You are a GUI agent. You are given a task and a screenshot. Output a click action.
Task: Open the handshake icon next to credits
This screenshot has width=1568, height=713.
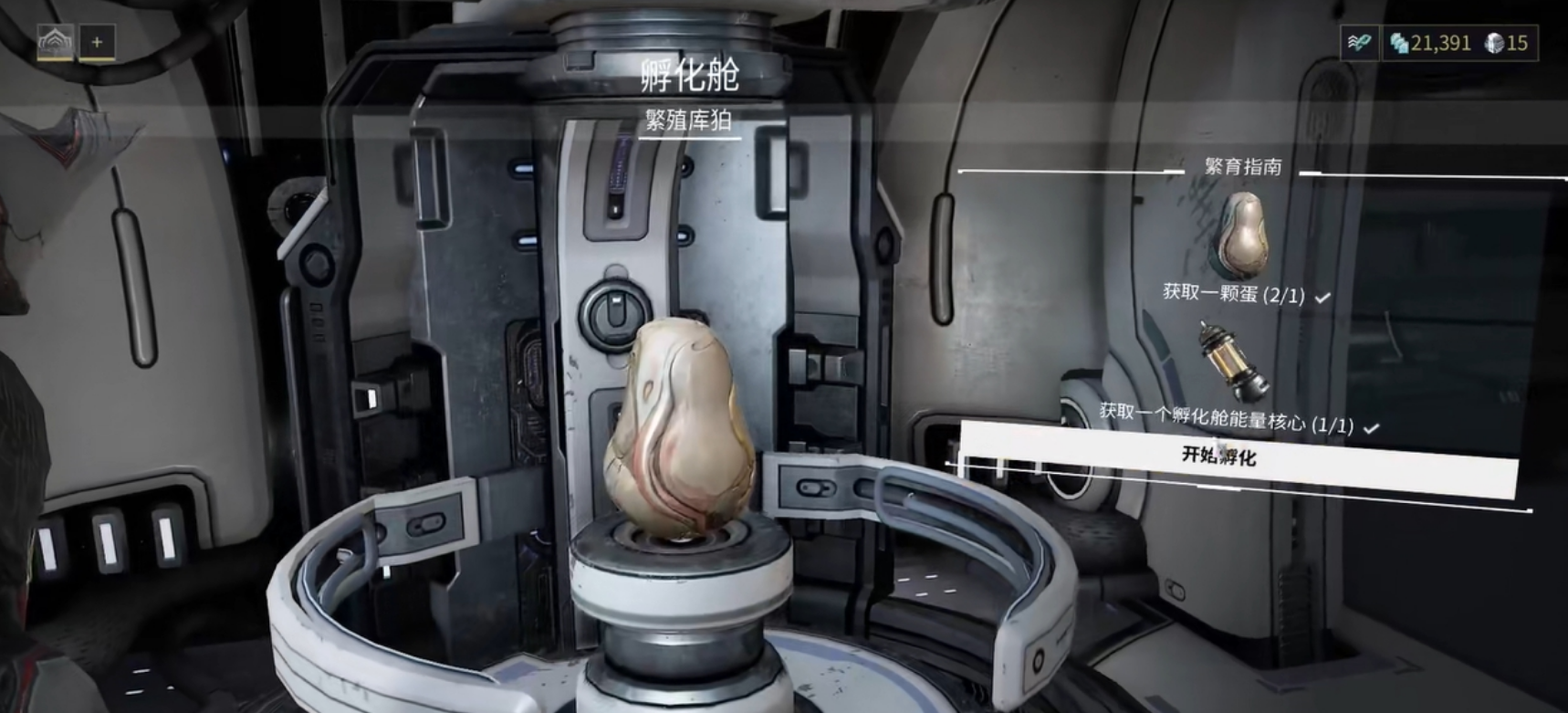pyautogui.click(x=1359, y=43)
